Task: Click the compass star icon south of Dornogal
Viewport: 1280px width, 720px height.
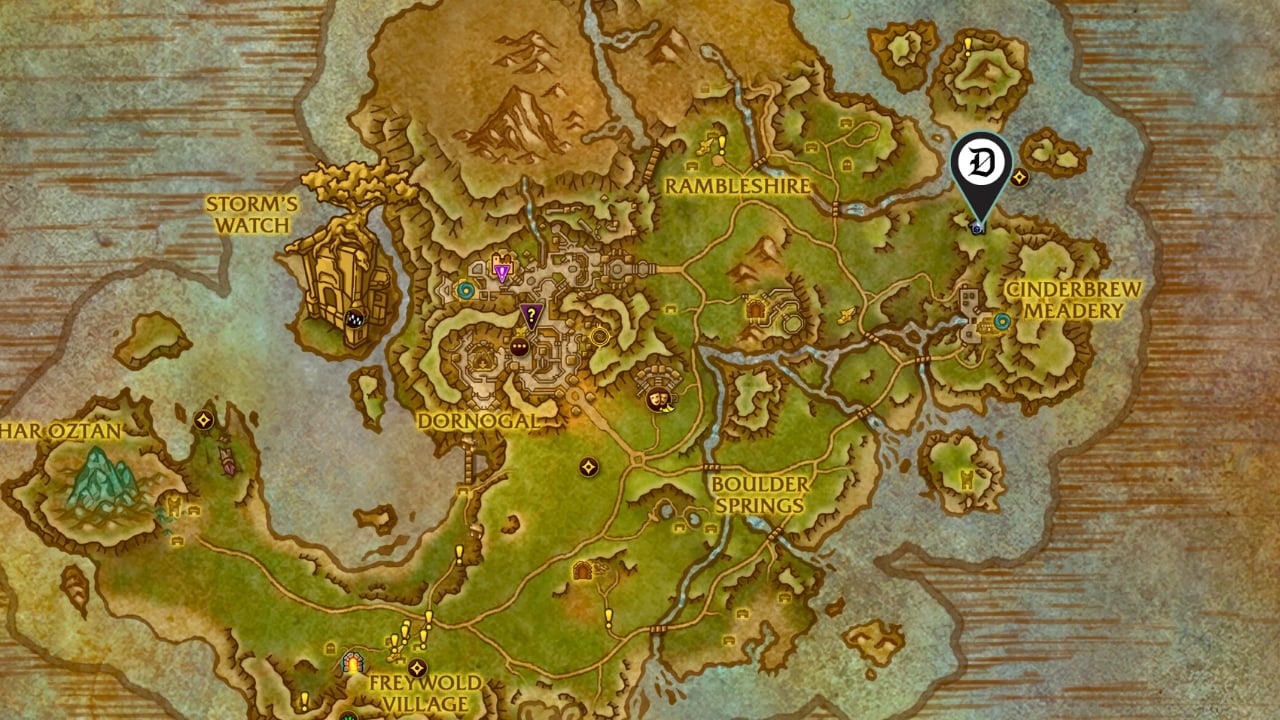Action: click(x=587, y=467)
